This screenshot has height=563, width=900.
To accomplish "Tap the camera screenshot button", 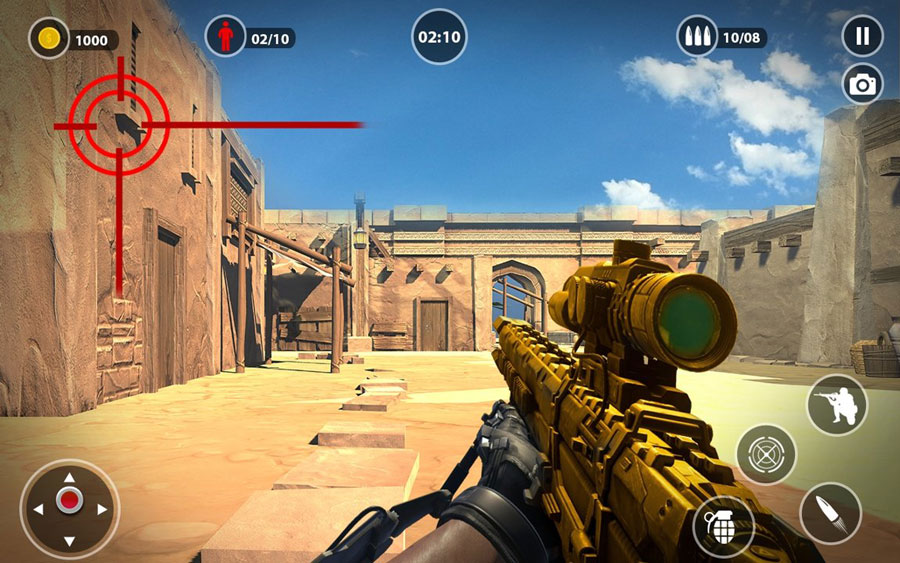I will click(x=862, y=85).
